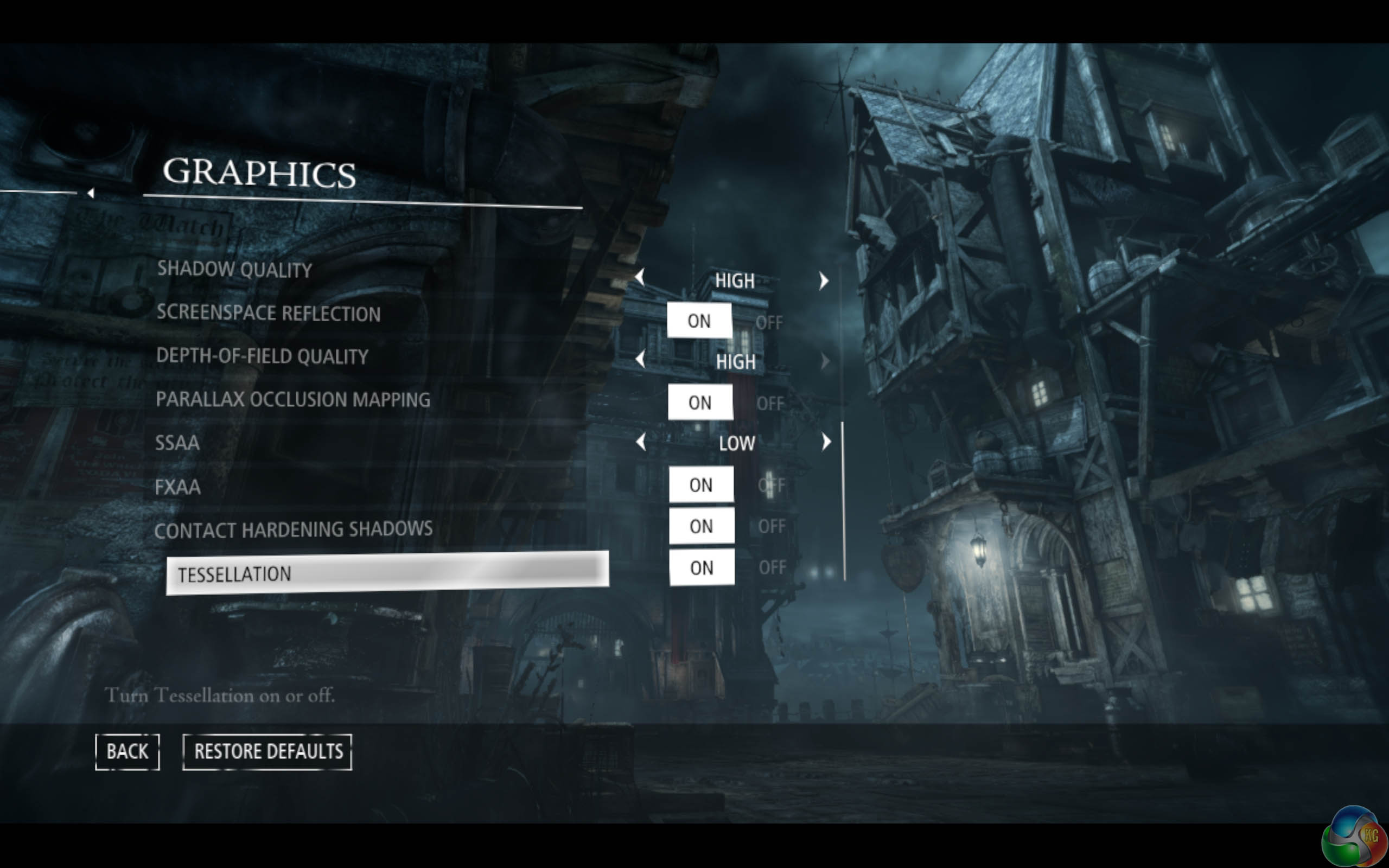Turn Tessellation off

(x=772, y=568)
